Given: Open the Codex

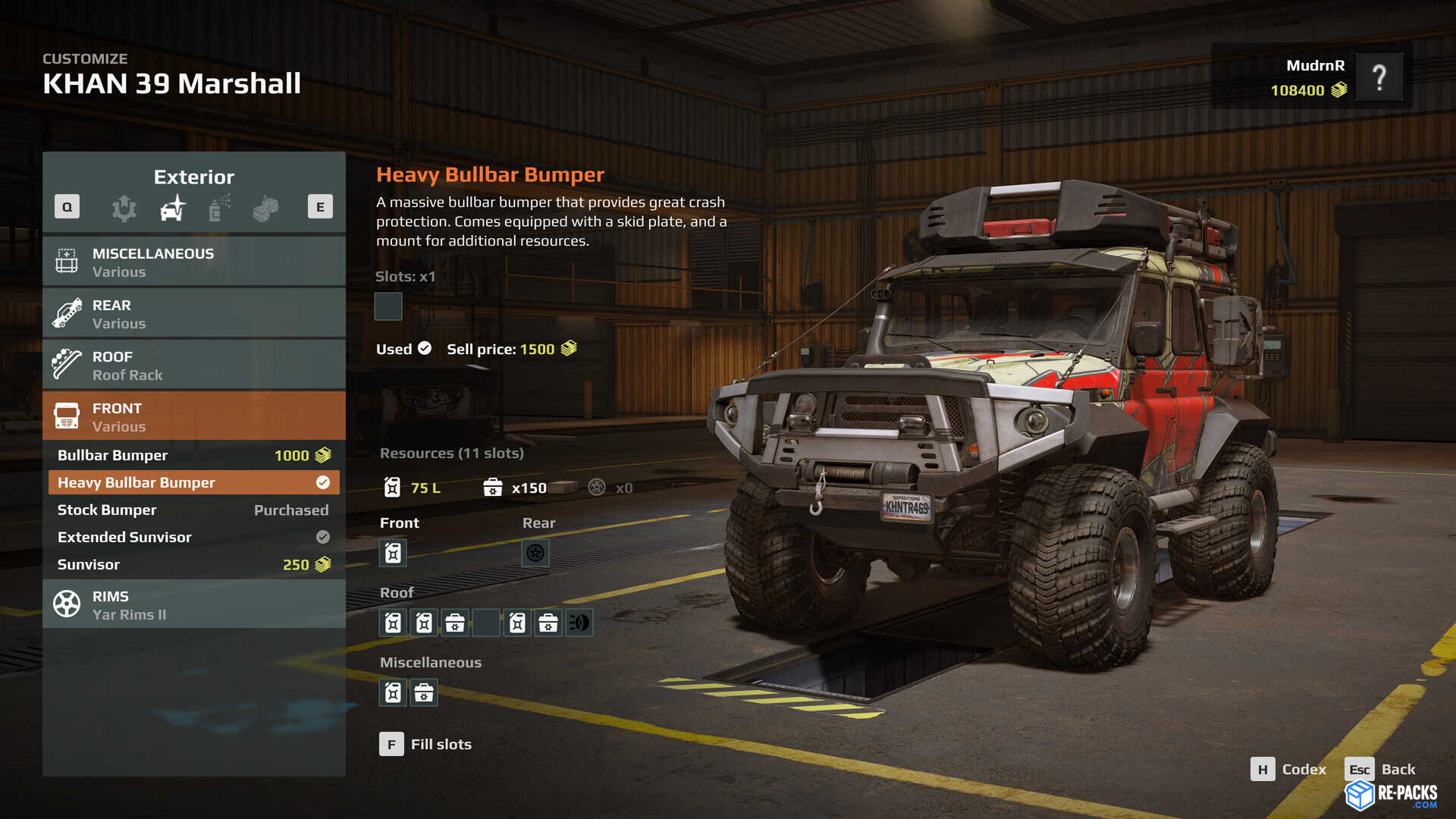Looking at the screenshot, I should click(1288, 770).
